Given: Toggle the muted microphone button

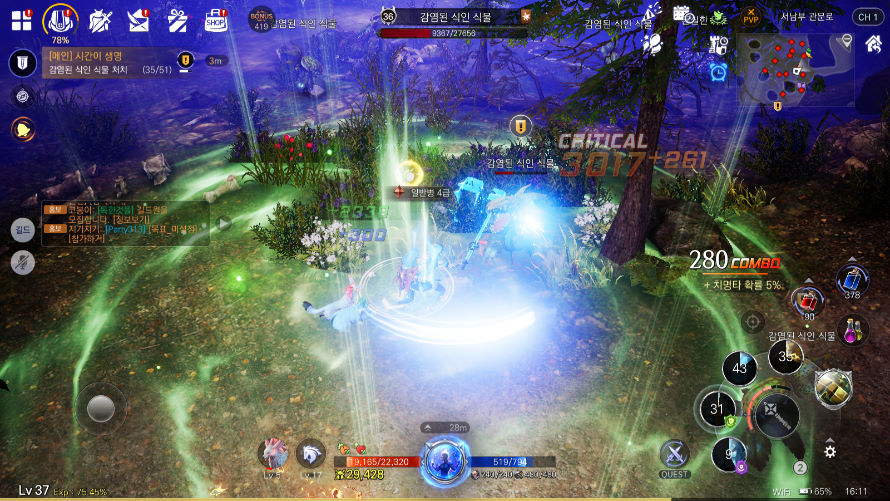Looking at the screenshot, I should pyautogui.click(x=22, y=262).
